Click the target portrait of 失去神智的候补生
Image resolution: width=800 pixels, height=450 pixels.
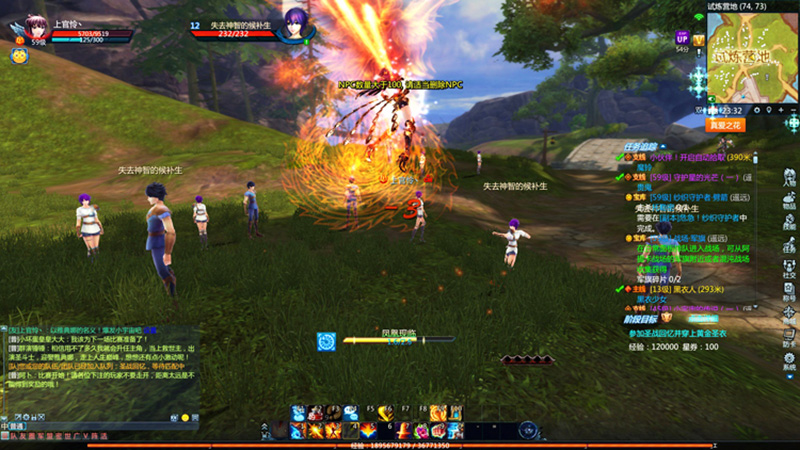point(295,25)
